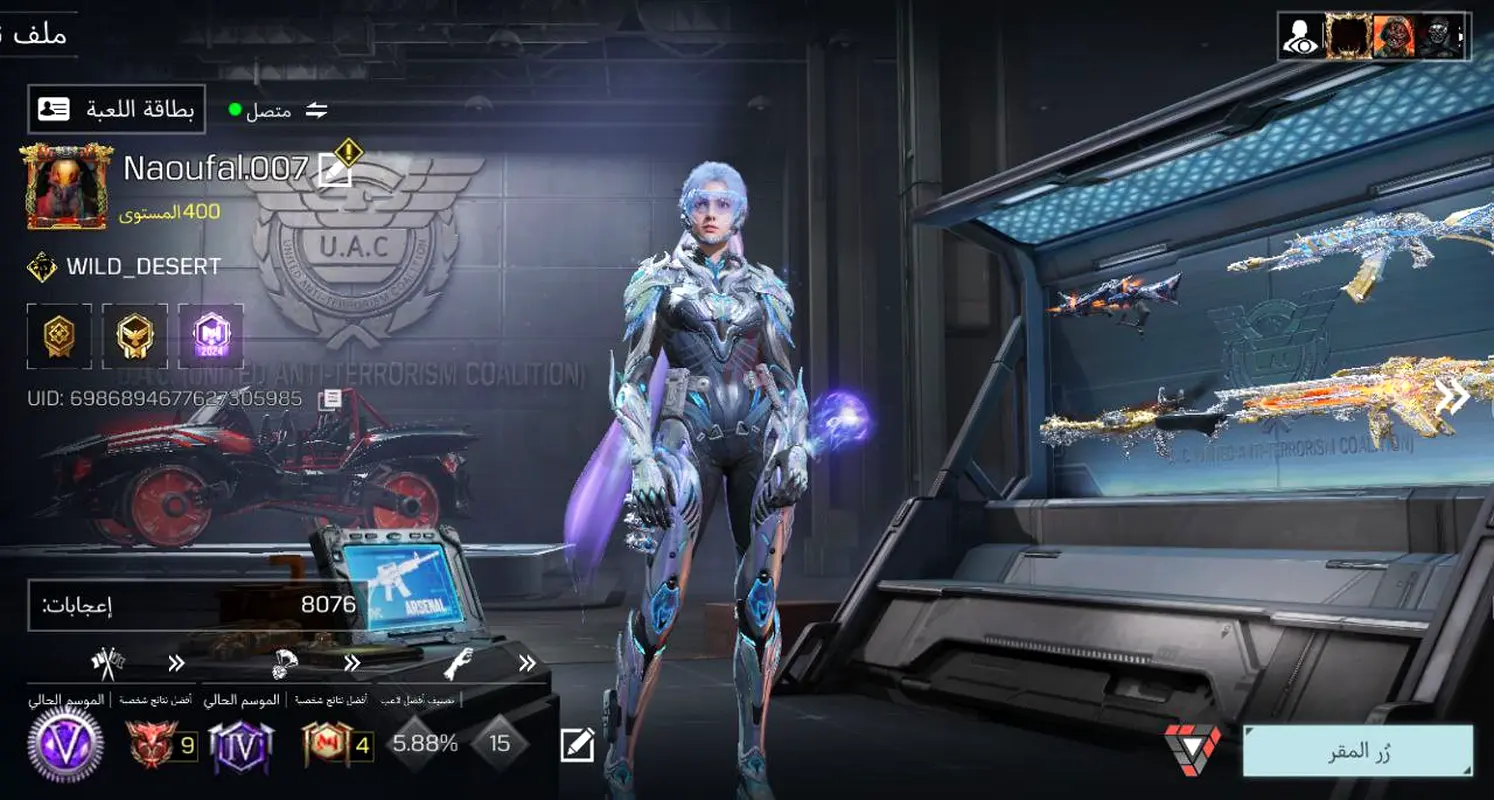Copy the player UID
The width and height of the screenshot is (1494, 800).
coord(330,400)
